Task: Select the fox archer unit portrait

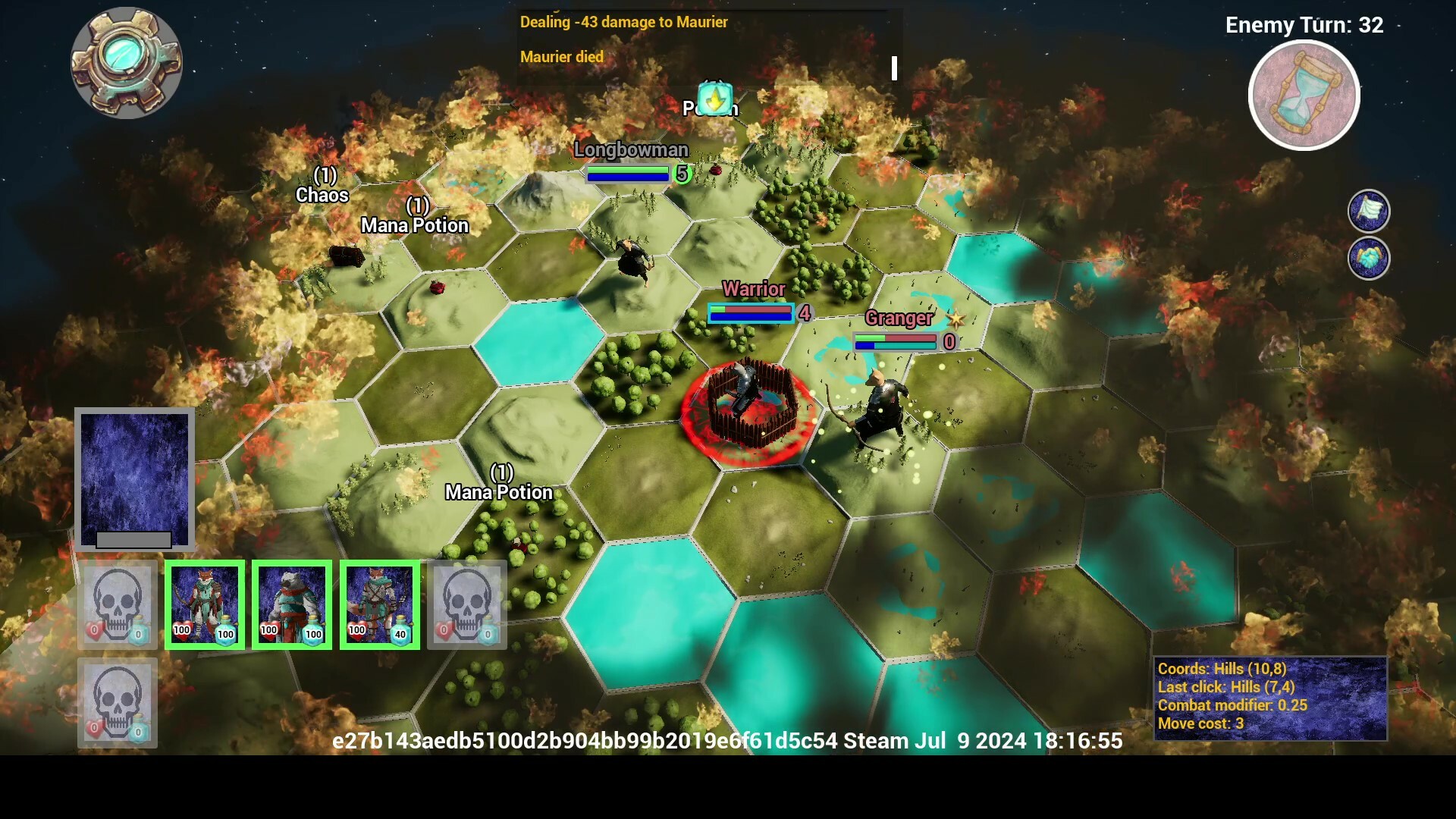Action: pyautogui.click(x=203, y=604)
